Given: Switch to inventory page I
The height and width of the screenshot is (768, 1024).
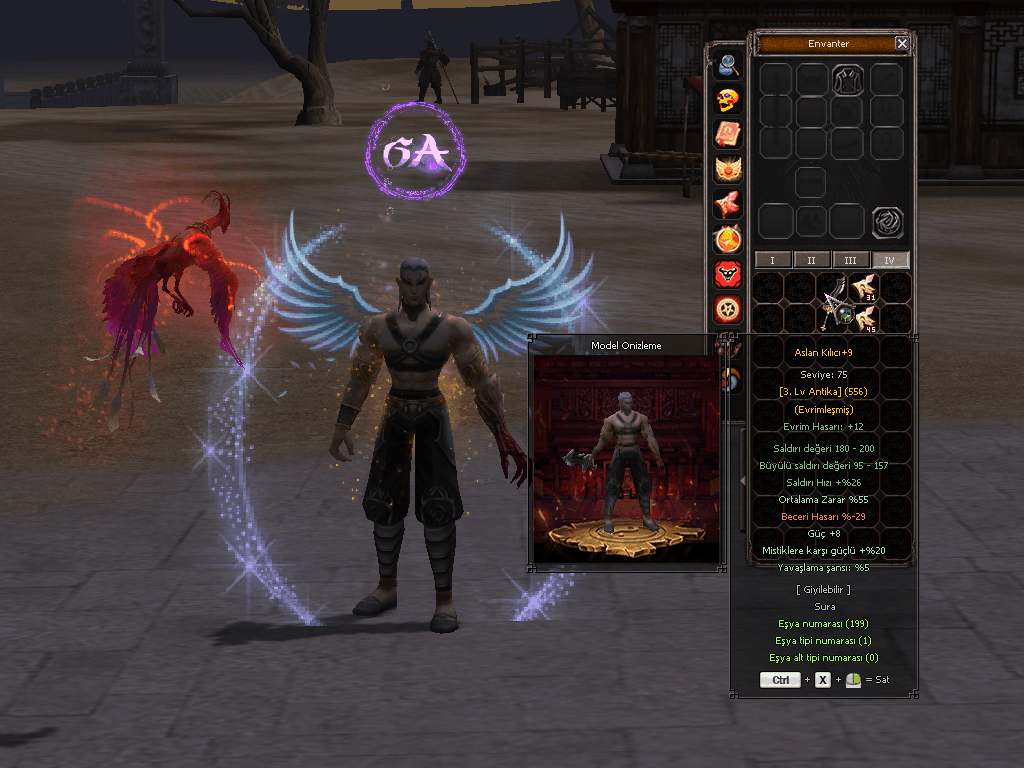Looking at the screenshot, I should [x=772, y=260].
